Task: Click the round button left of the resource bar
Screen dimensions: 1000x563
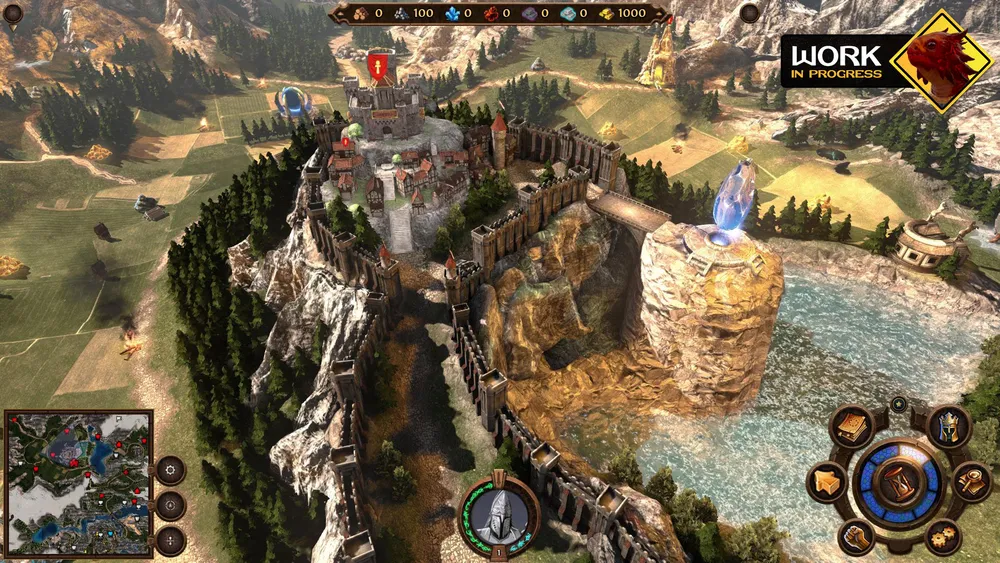Action: tap(13, 12)
